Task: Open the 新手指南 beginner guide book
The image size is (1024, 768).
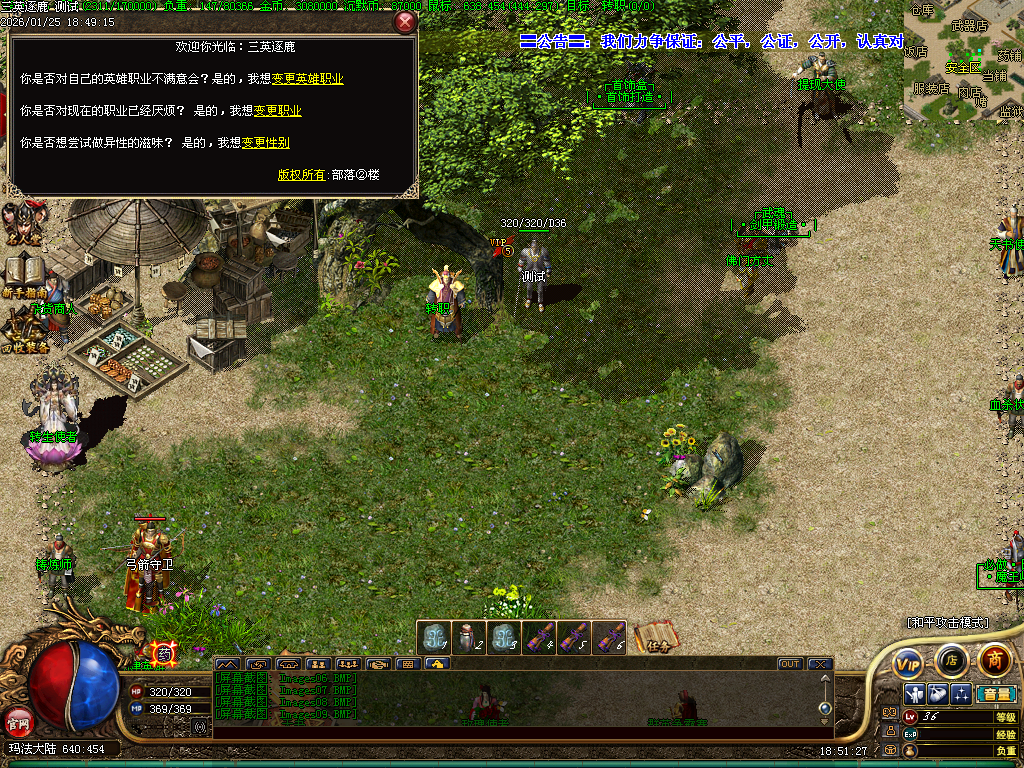Action: pyautogui.click(x=23, y=273)
